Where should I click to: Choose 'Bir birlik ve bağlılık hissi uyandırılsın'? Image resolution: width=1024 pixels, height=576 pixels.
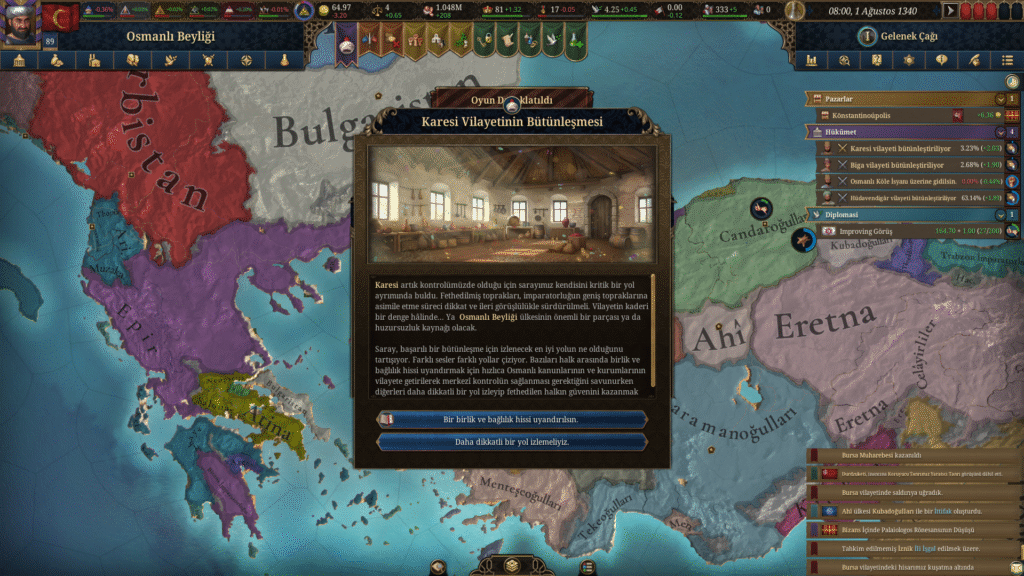[511, 419]
